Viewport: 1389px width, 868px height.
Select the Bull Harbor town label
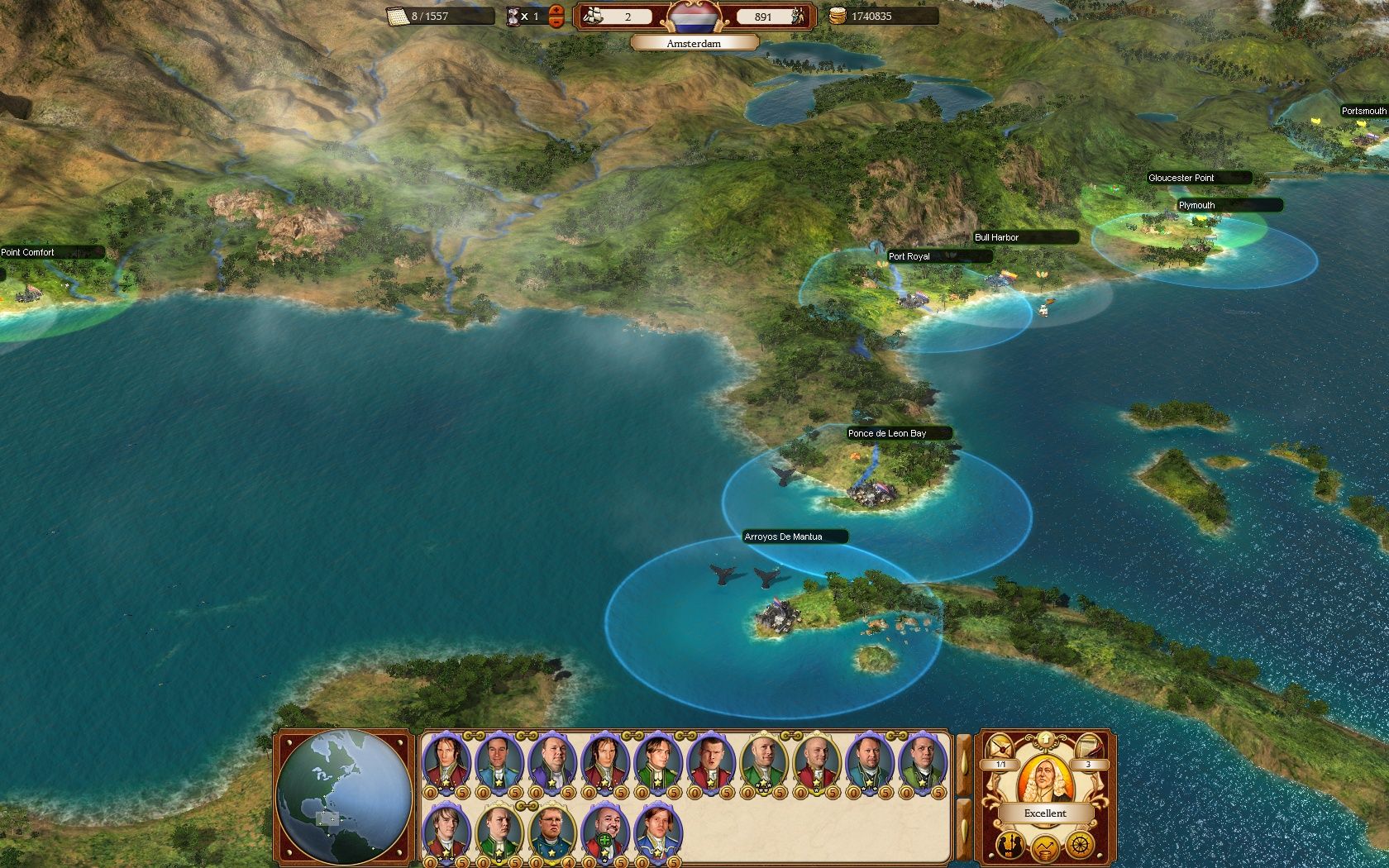(x=997, y=237)
